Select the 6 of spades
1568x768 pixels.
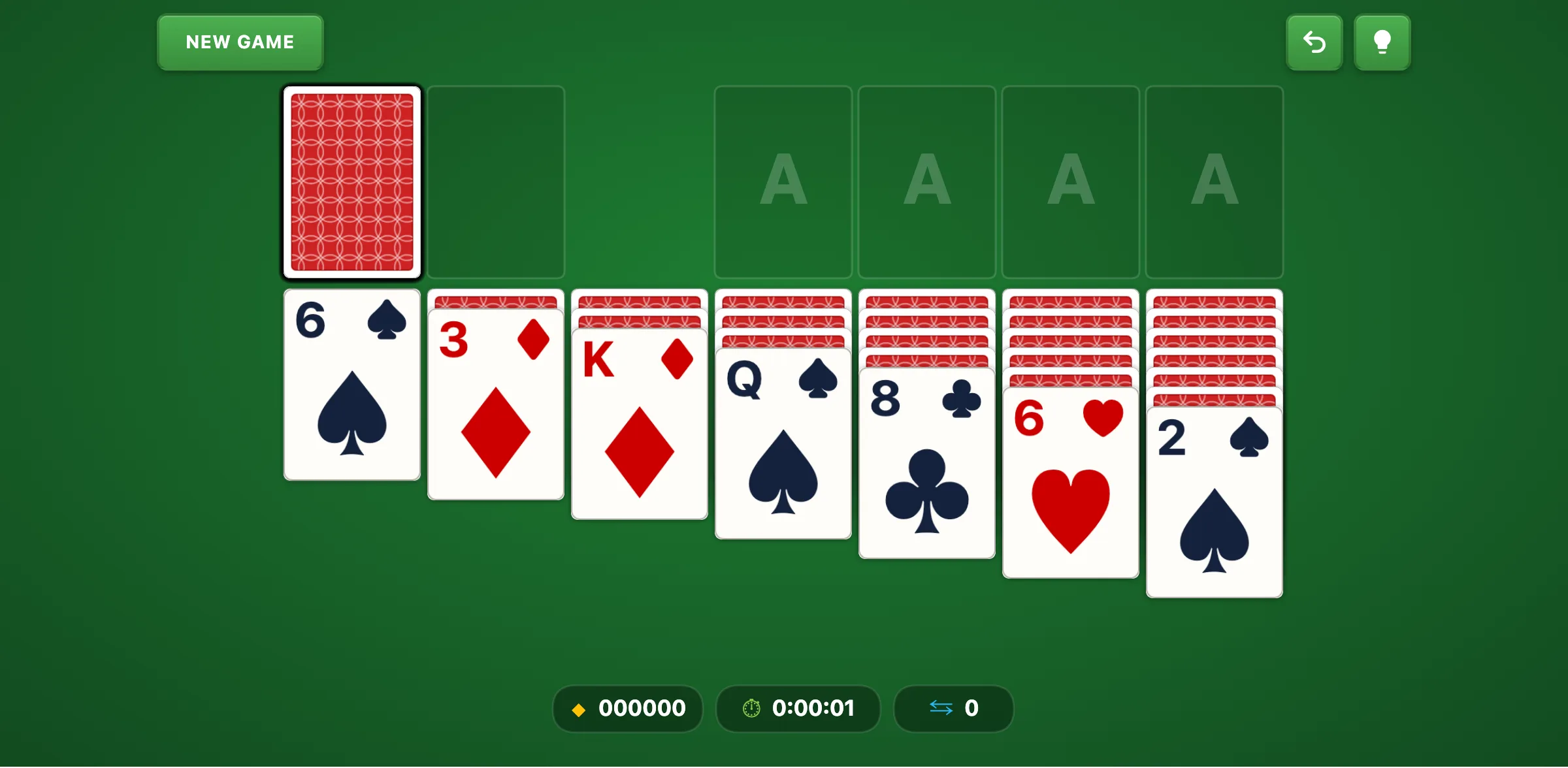point(351,385)
